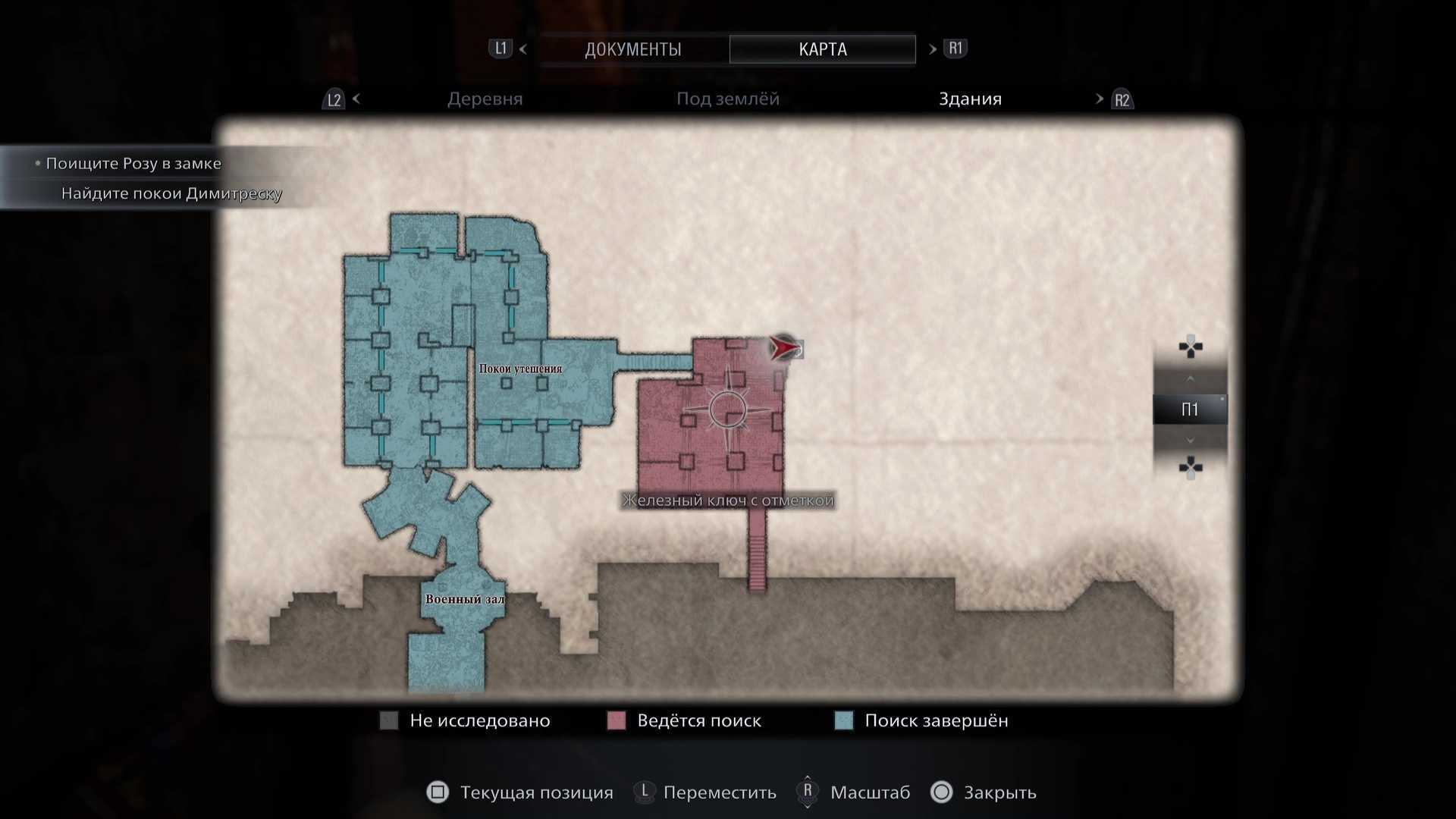Screen dimensions: 1456x819
Task: Center map via Текущая позиция
Action: tap(521, 792)
